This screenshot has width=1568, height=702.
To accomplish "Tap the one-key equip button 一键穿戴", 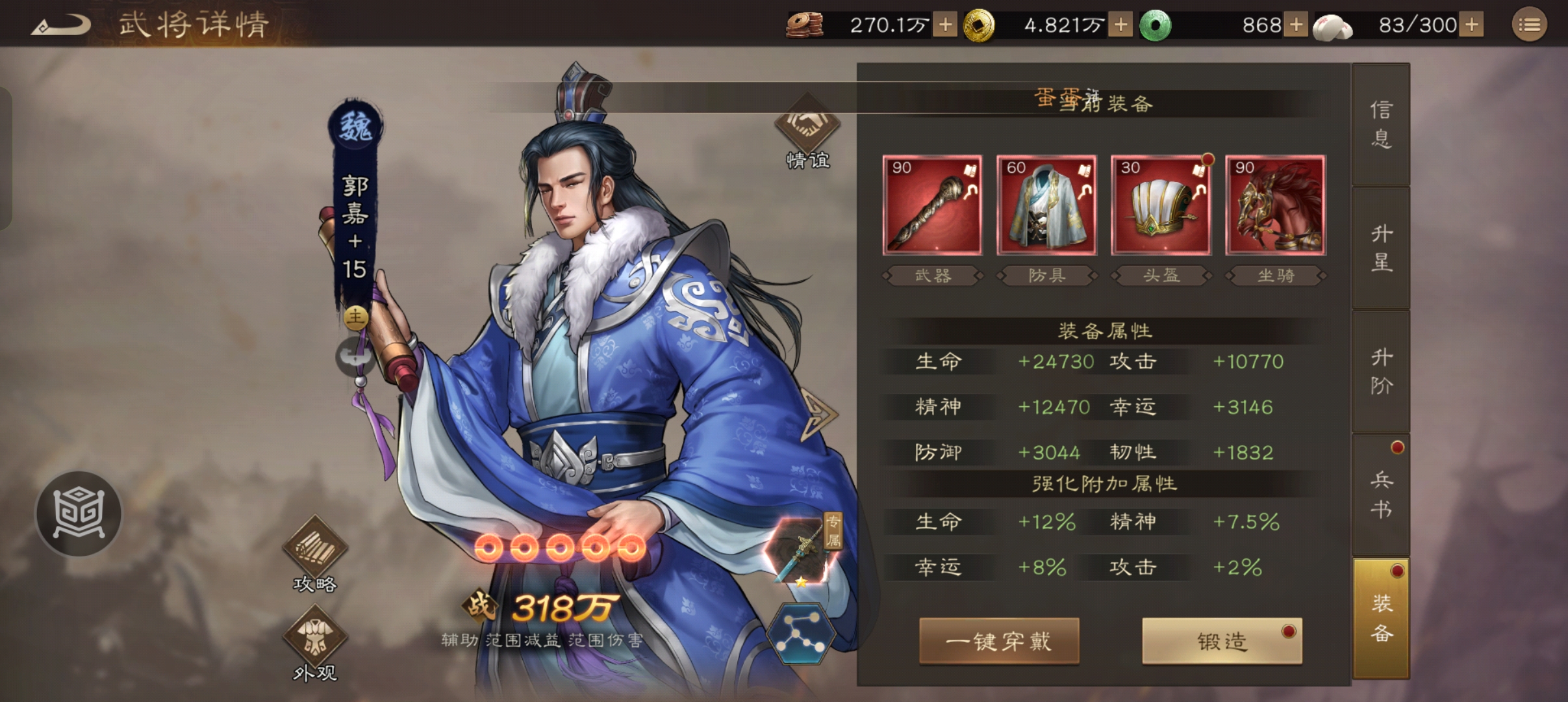I will (999, 641).
